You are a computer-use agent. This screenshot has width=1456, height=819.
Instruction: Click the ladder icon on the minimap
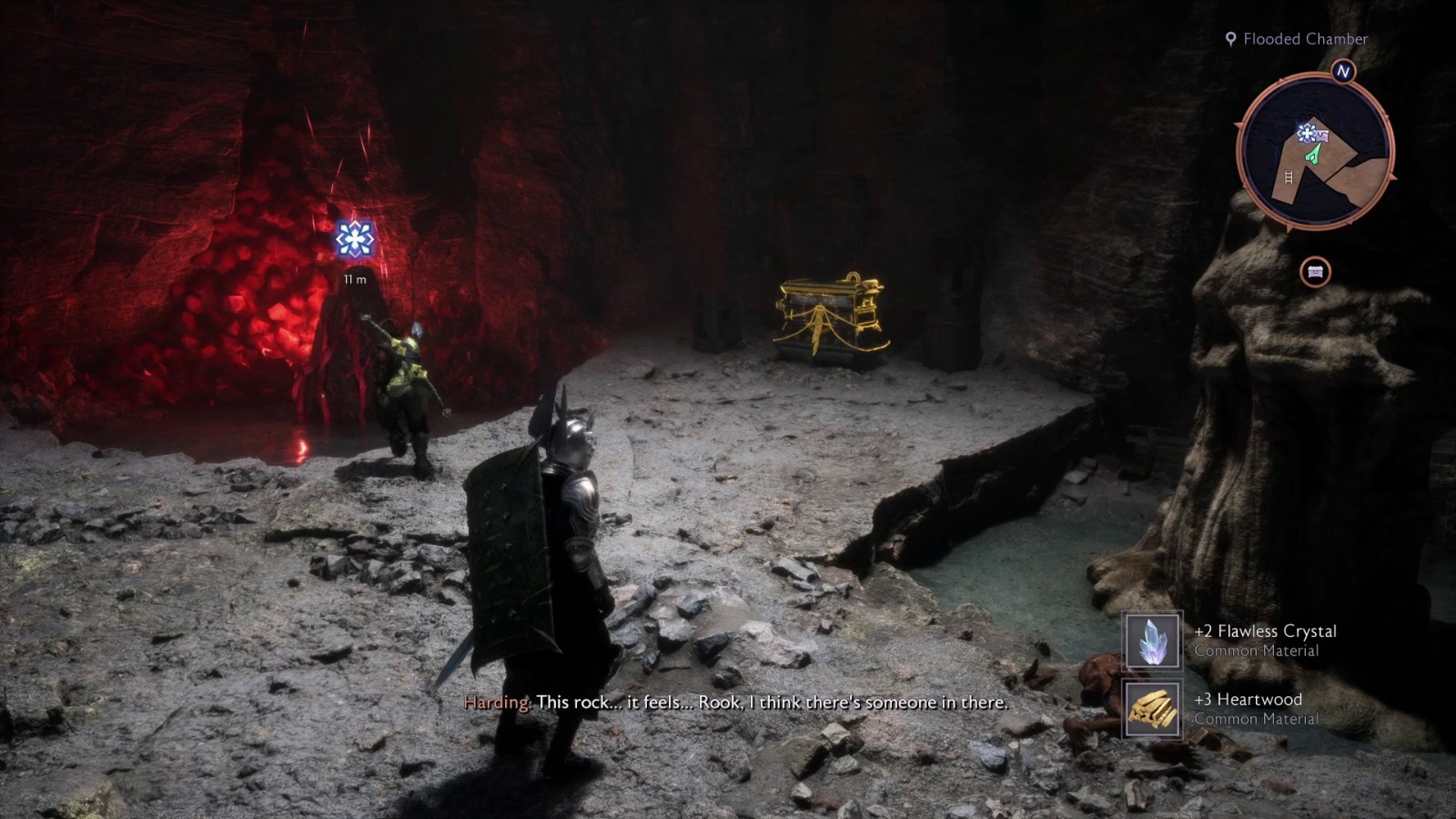click(x=1289, y=177)
